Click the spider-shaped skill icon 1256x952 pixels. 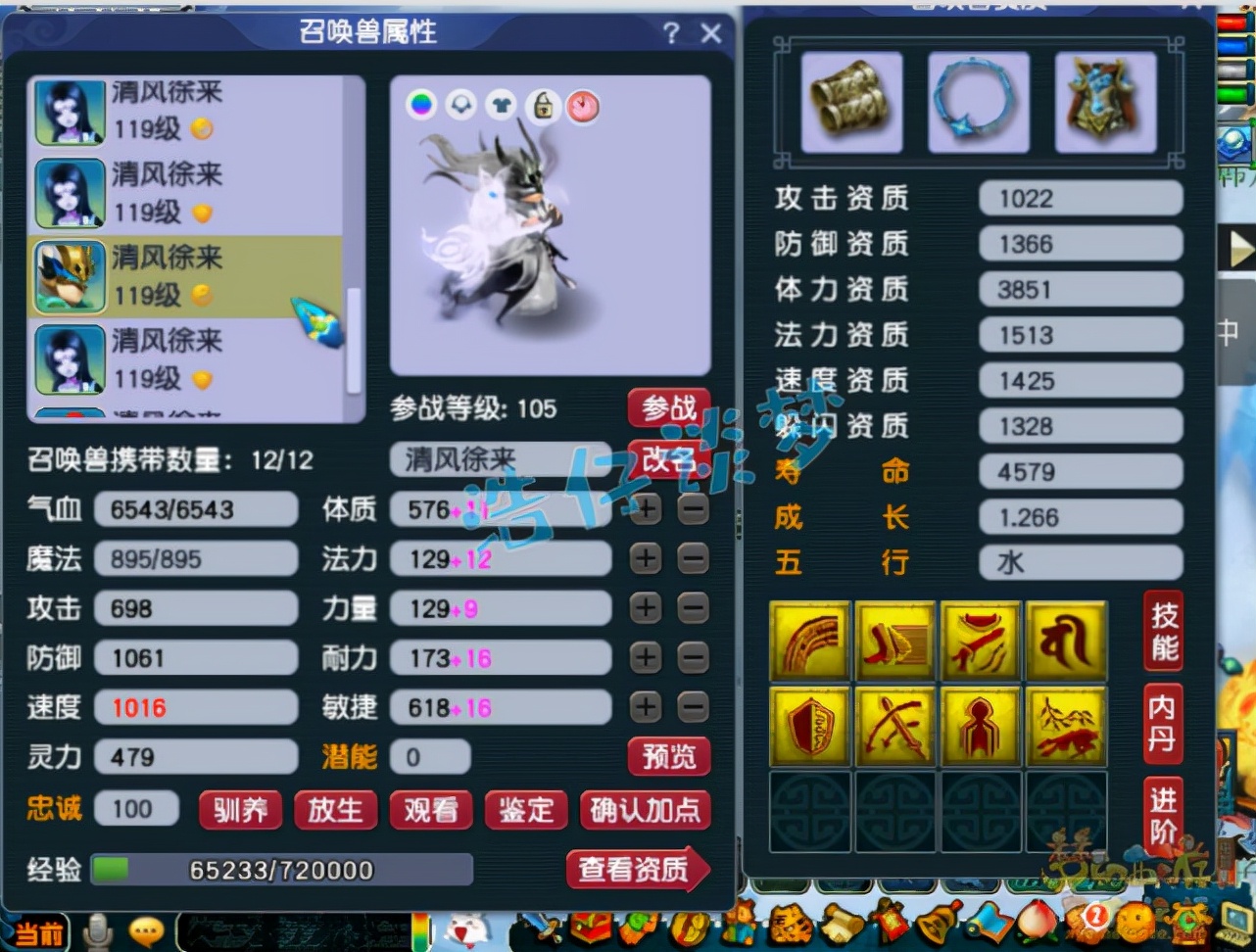980,727
